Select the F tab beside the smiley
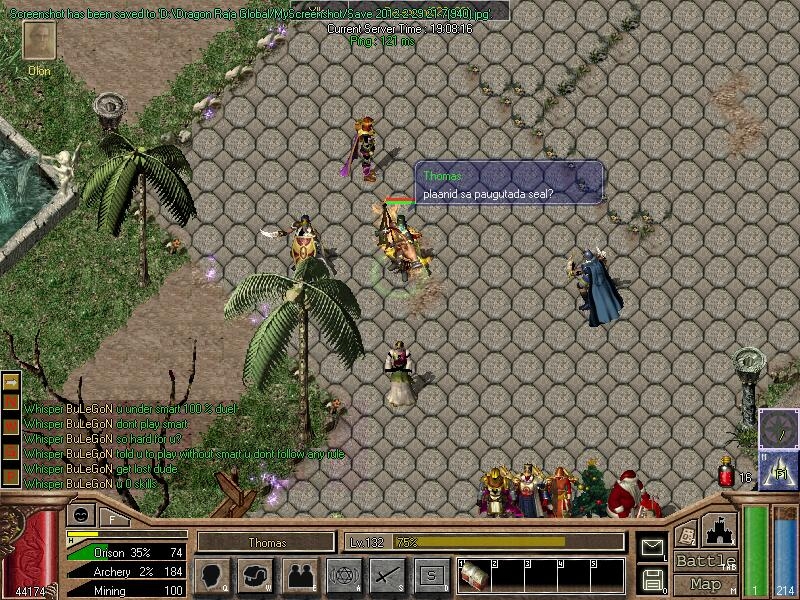Viewport: 800px width, 600px height. [112, 518]
